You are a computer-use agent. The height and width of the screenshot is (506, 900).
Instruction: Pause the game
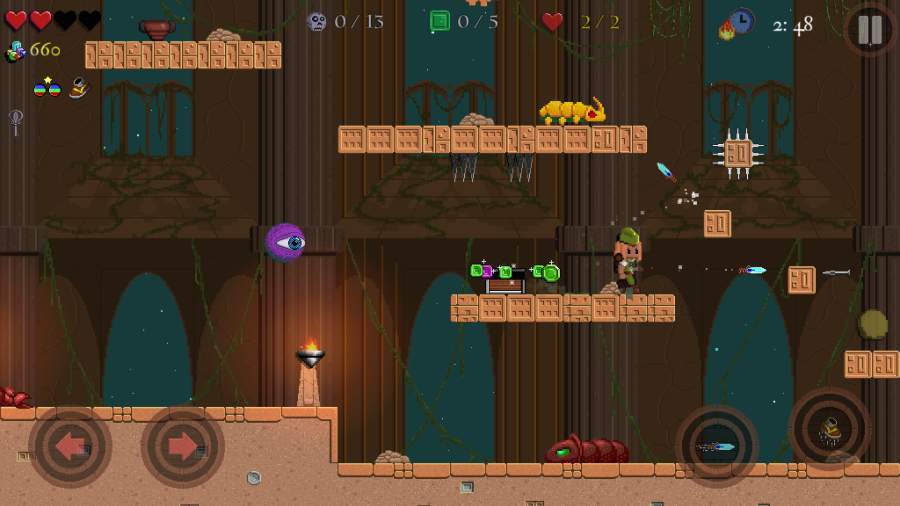pos(870,30)
